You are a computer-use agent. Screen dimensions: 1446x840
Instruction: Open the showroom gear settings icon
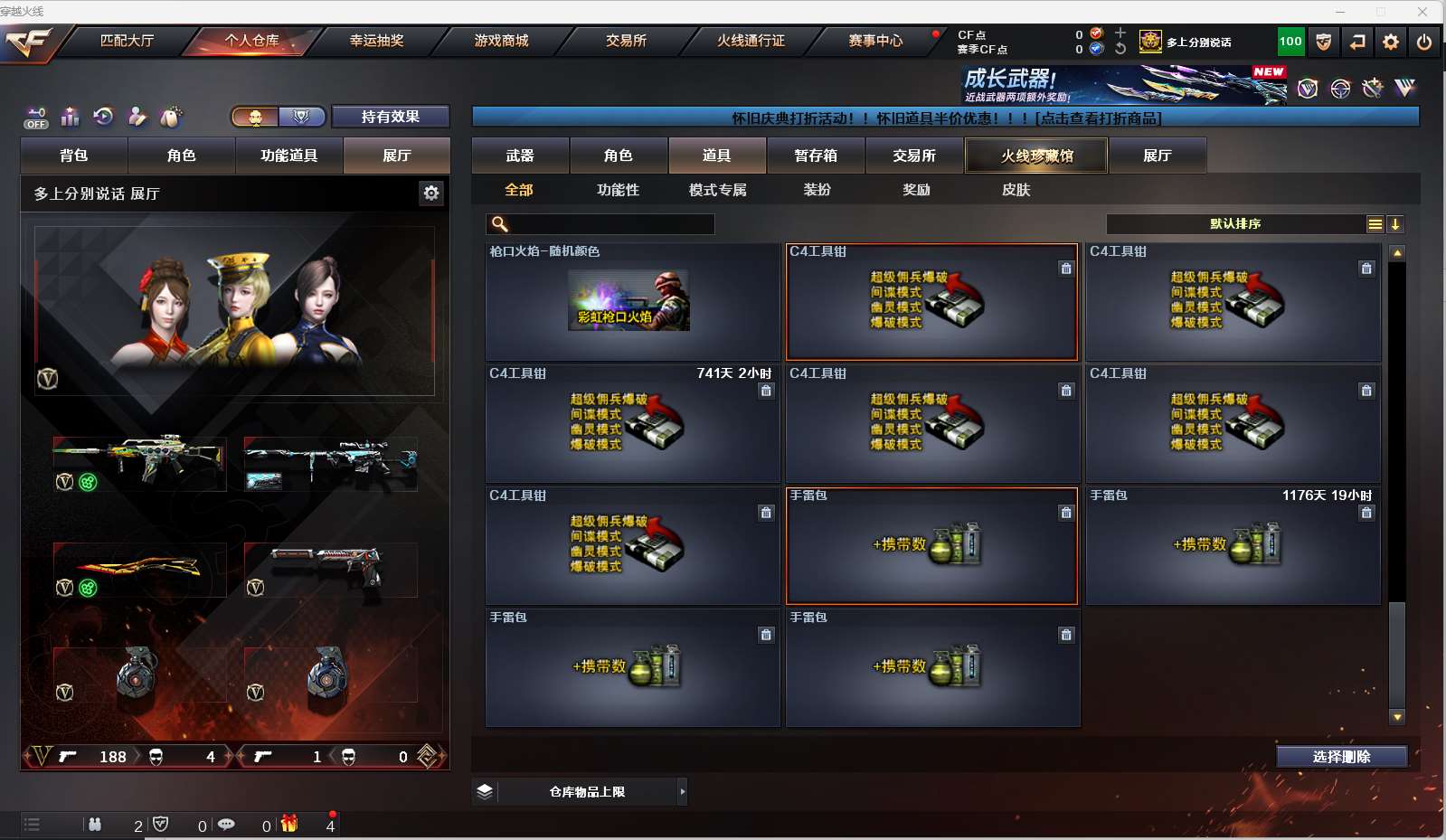coord(431,193)
